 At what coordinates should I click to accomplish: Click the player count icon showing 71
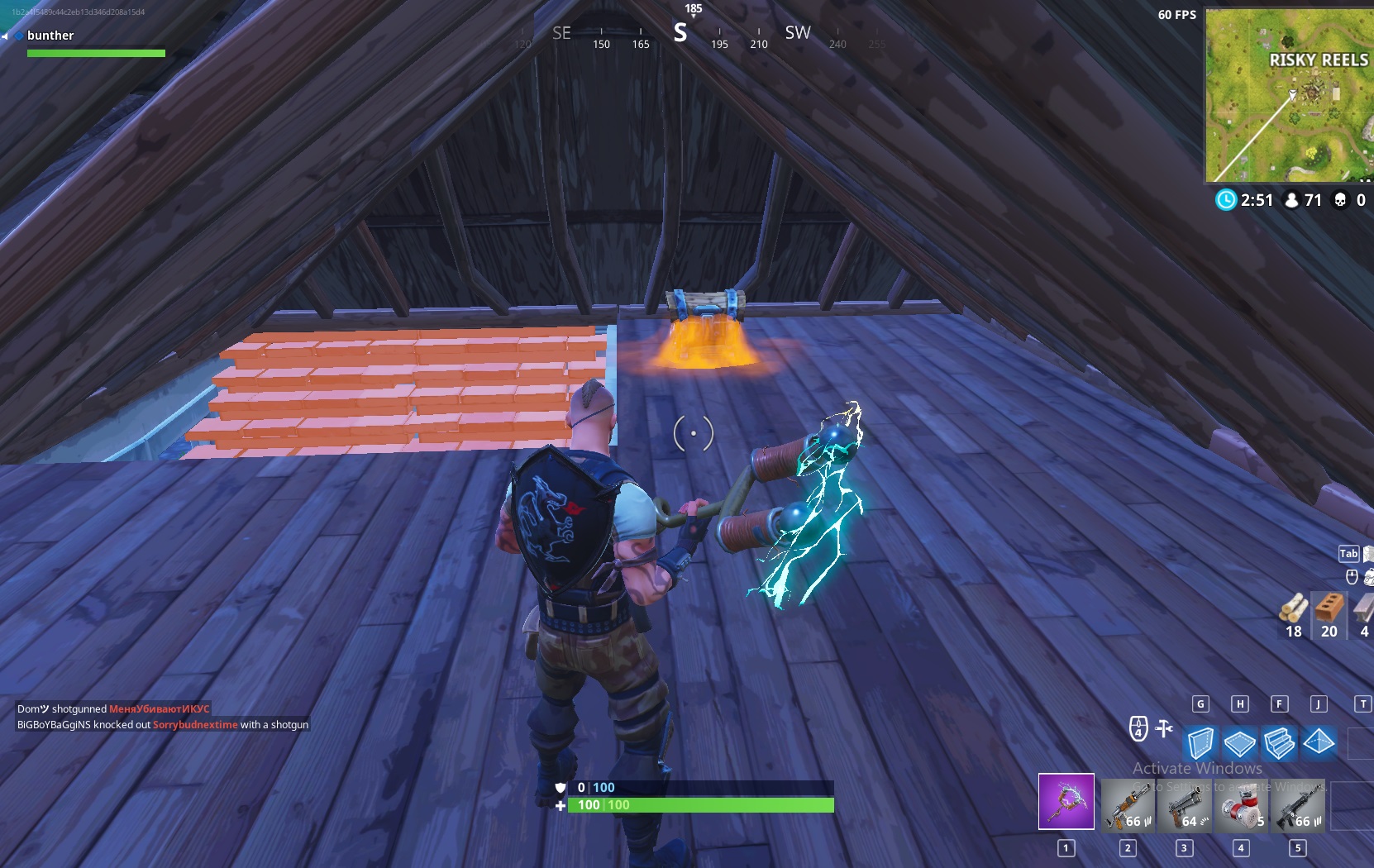(1292, 199)
